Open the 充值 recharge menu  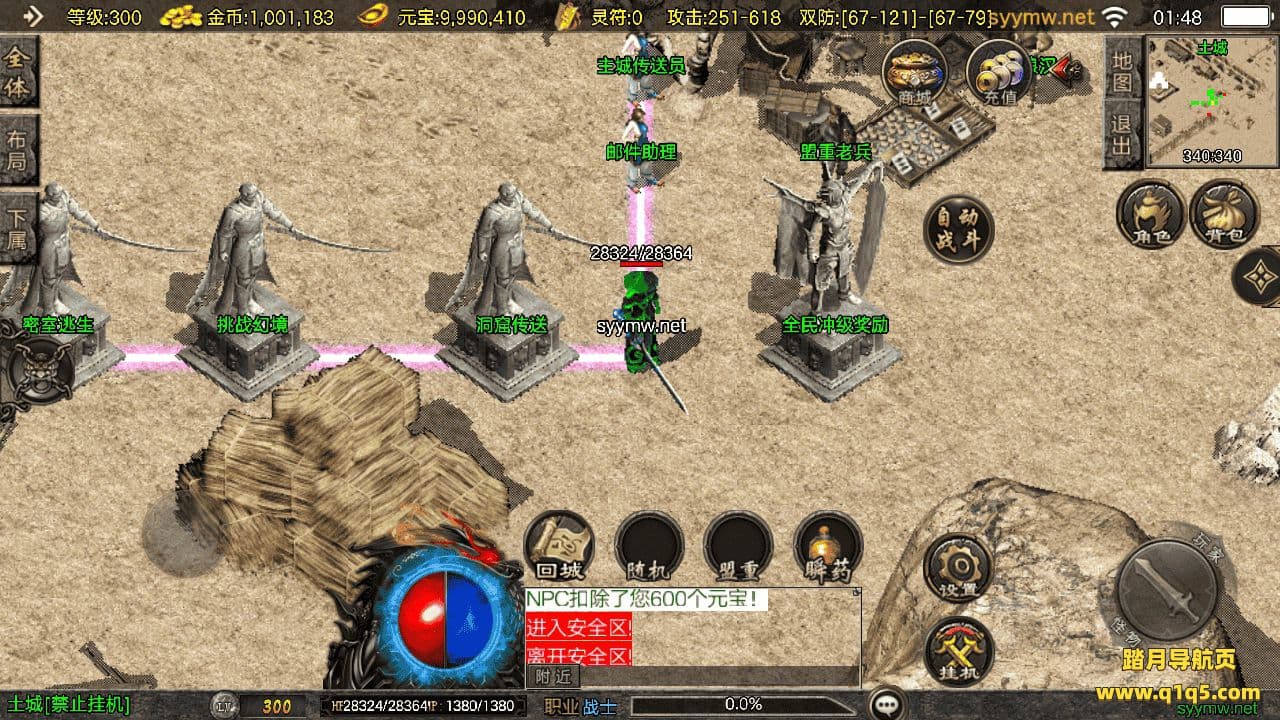click(999, 73)
